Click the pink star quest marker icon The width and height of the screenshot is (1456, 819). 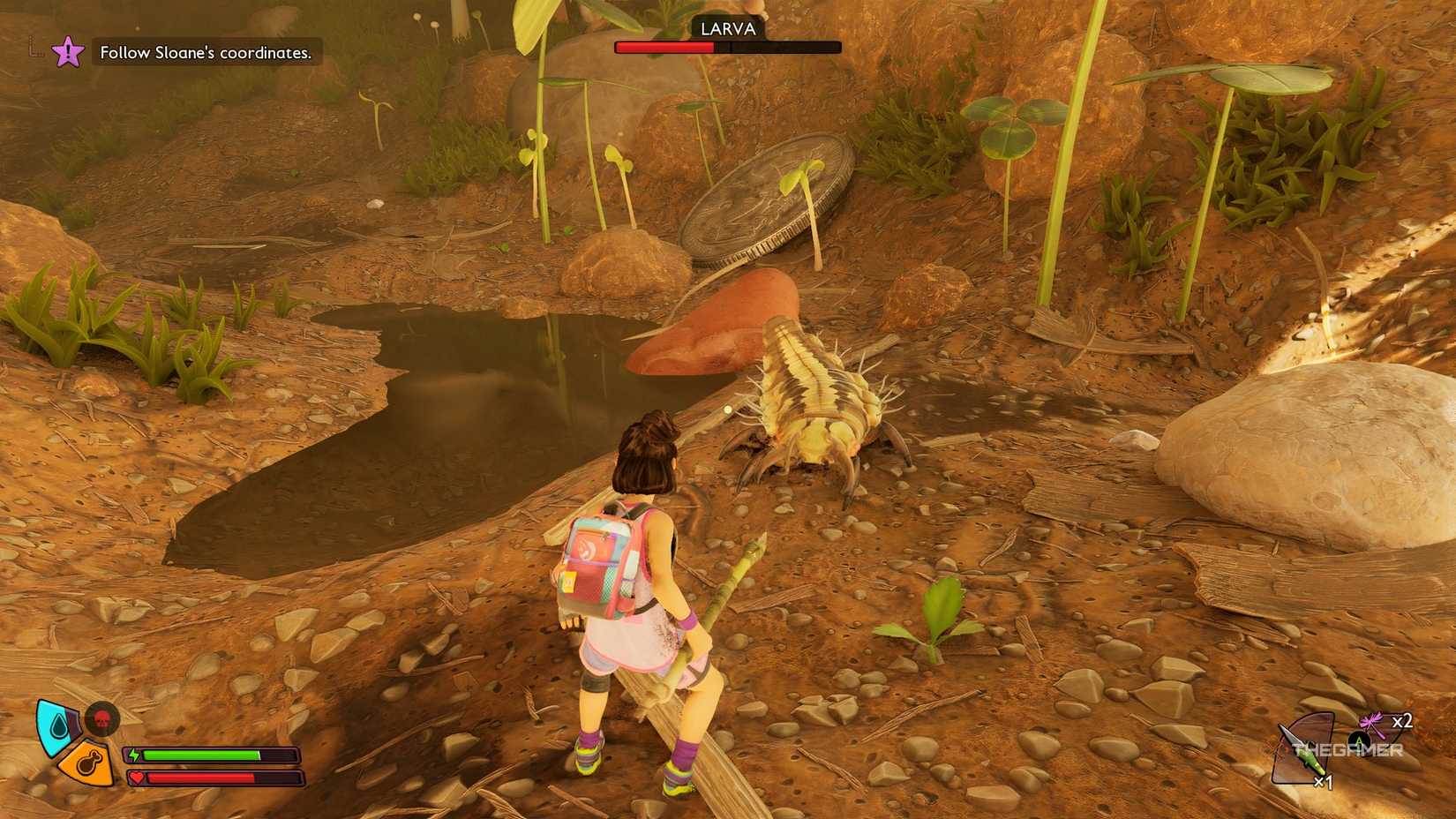pos(68,52)
